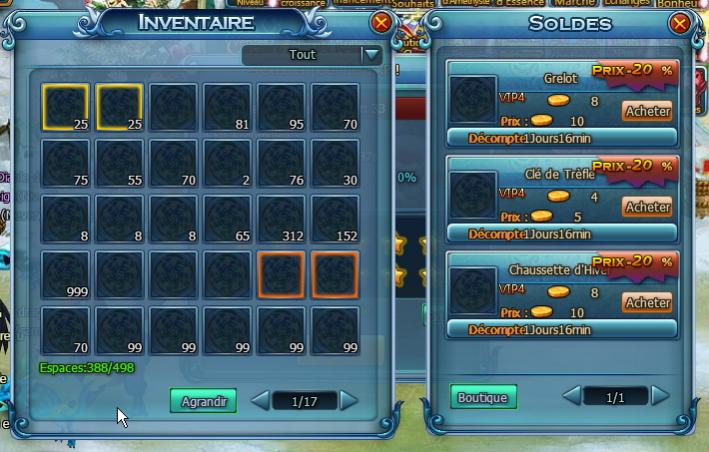Show the next Soldes page

(660, 396)
